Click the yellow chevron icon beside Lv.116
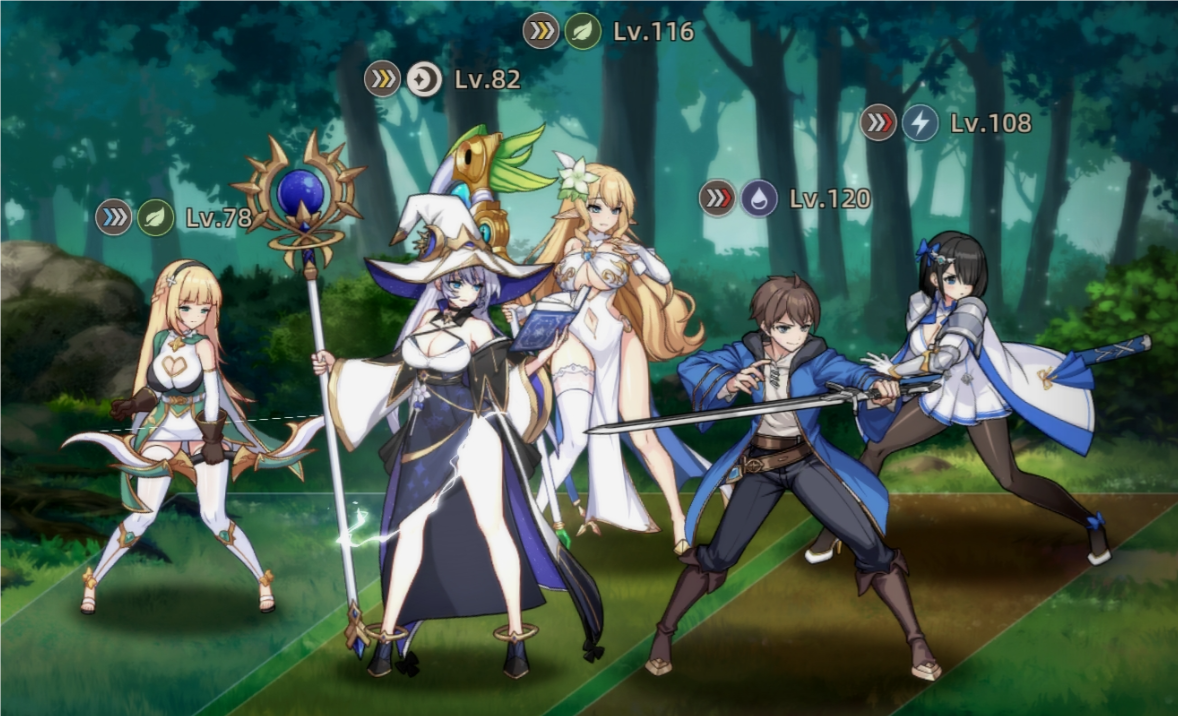1178x716 pixels. click(541, 31)
